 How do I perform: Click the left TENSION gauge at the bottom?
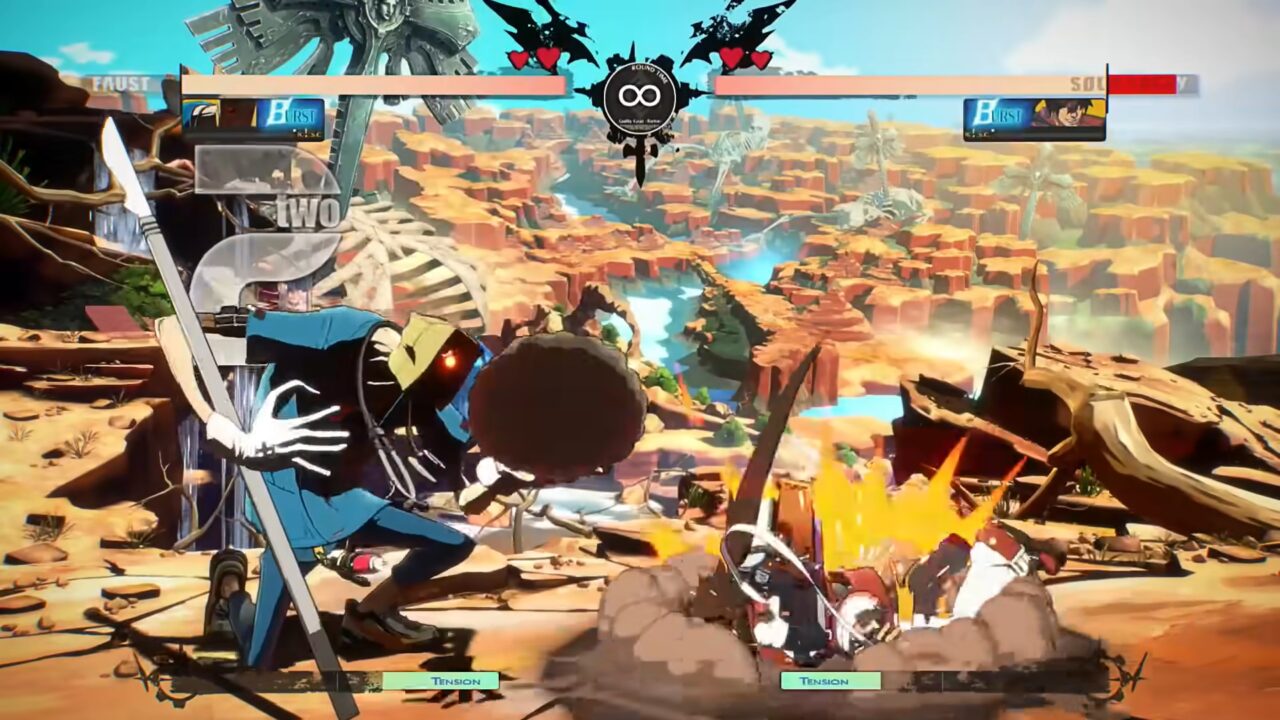coord(440,681)
